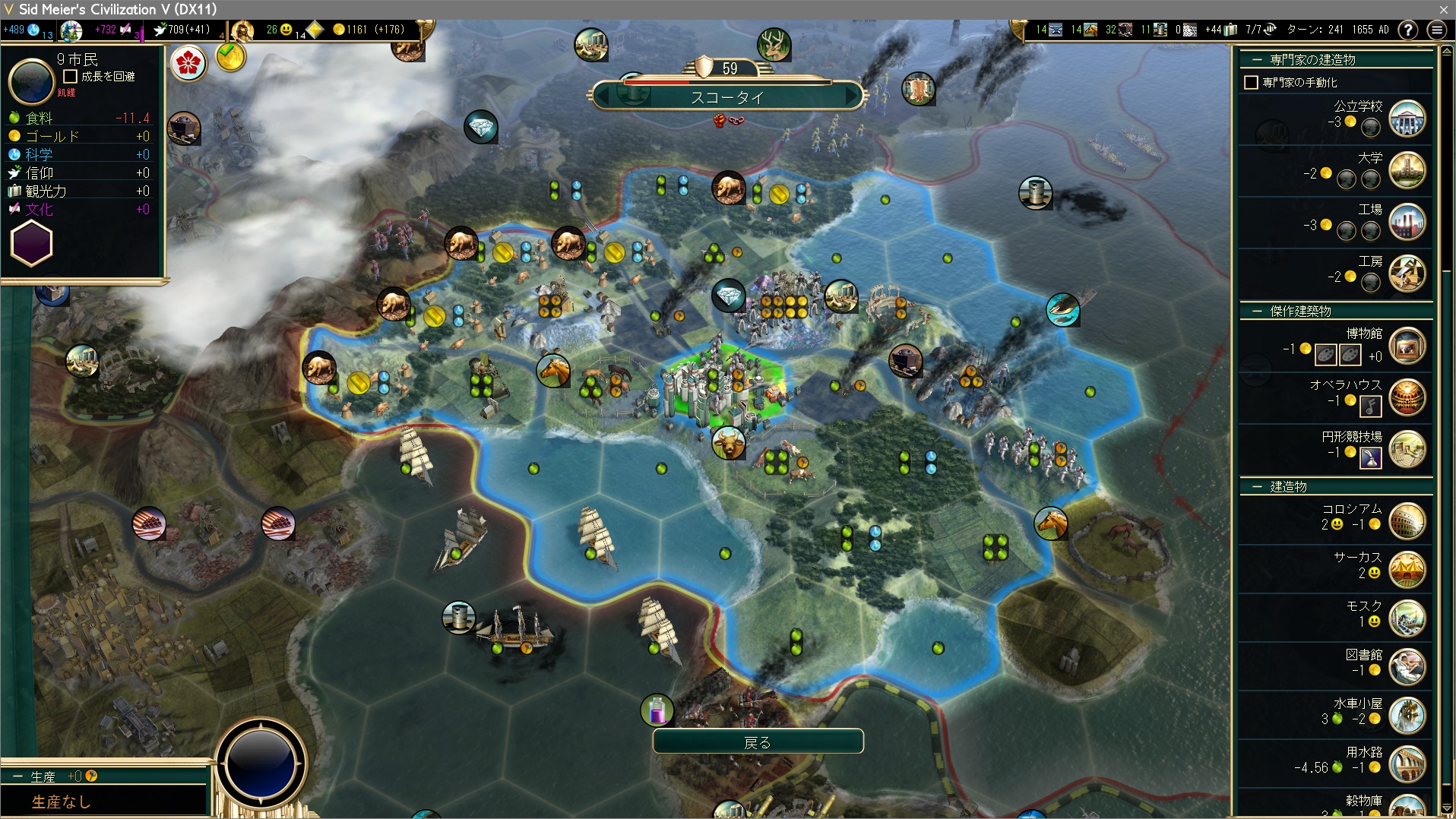Go to the next city with the right arrow

(851, 96)
